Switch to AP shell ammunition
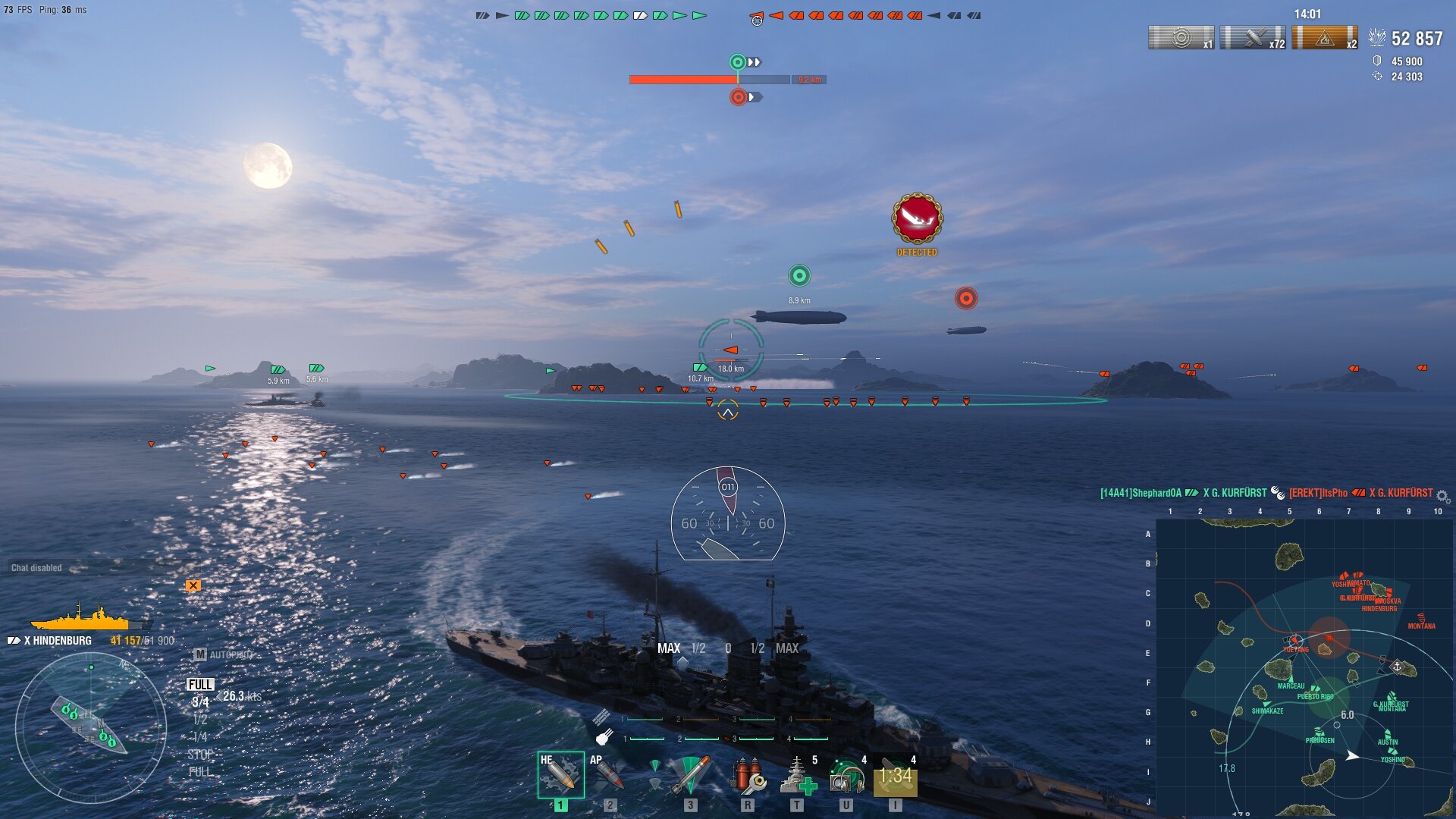Viewport: 1456px width, 819px height. [x=609, y=774]
